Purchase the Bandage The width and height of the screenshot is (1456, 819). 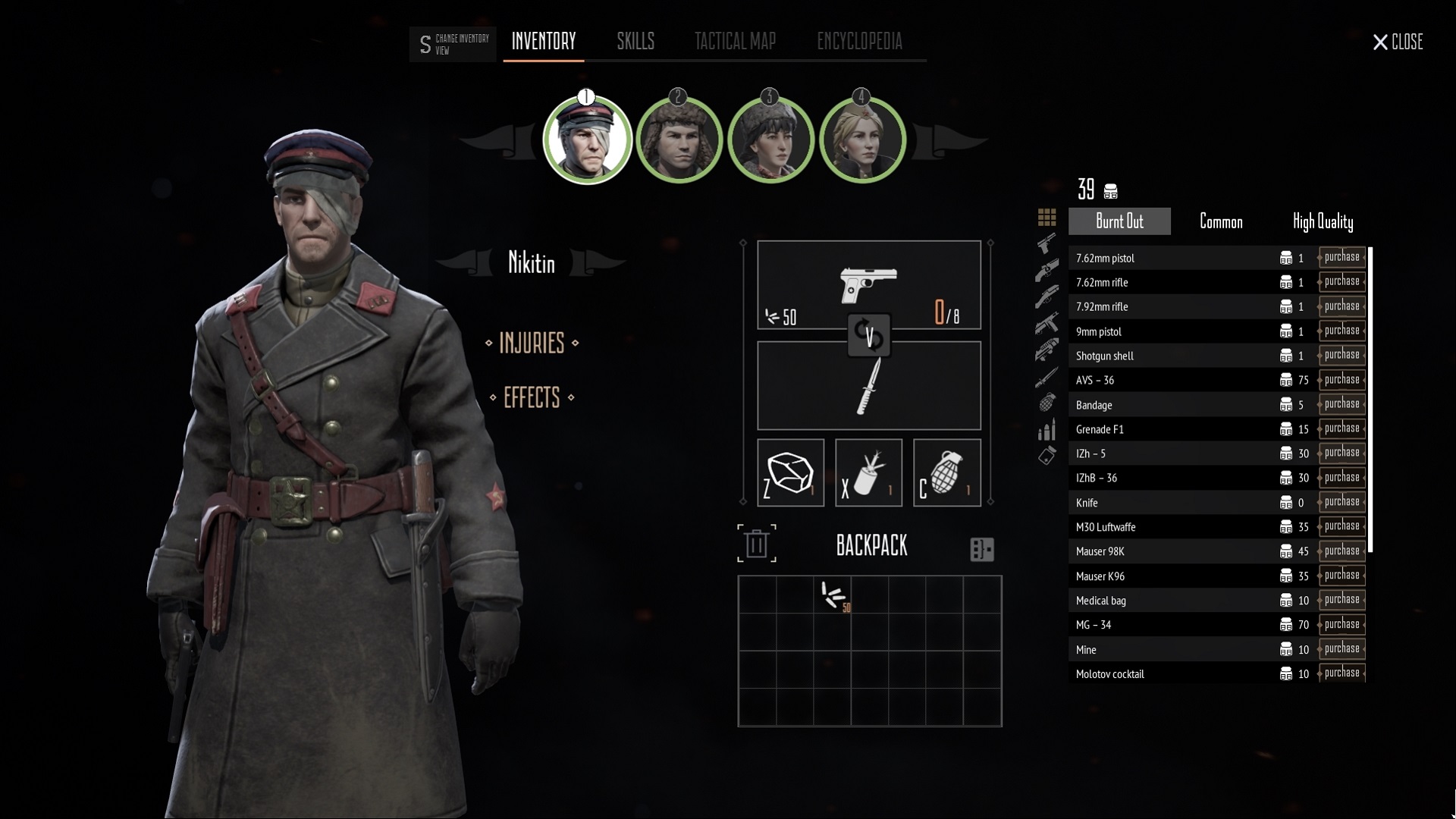[1341, 404]
